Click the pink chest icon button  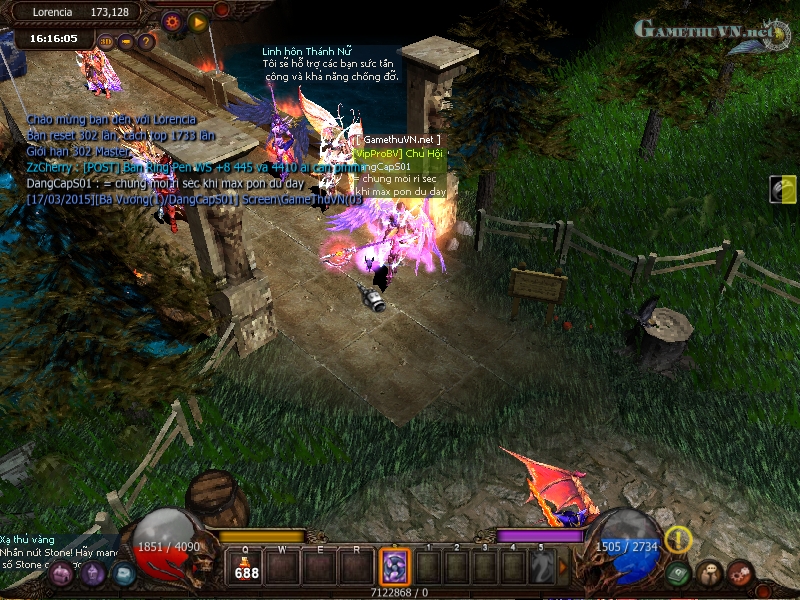point(62,574)
